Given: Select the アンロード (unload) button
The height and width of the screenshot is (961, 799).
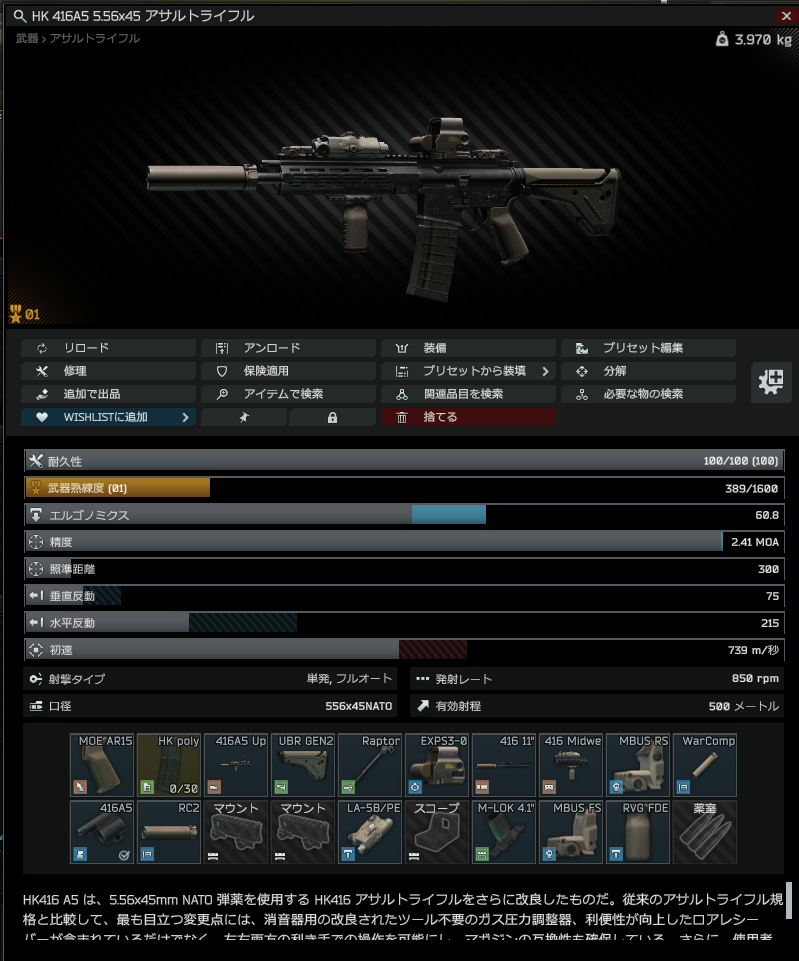Looking at the screenshot, I should click(x=288, y=348).
